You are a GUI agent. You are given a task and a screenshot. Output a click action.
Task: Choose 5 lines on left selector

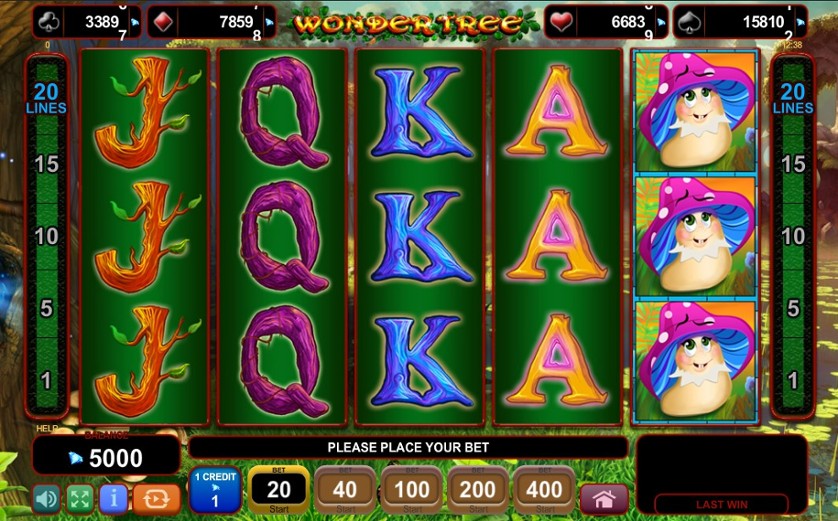(46, 309)
